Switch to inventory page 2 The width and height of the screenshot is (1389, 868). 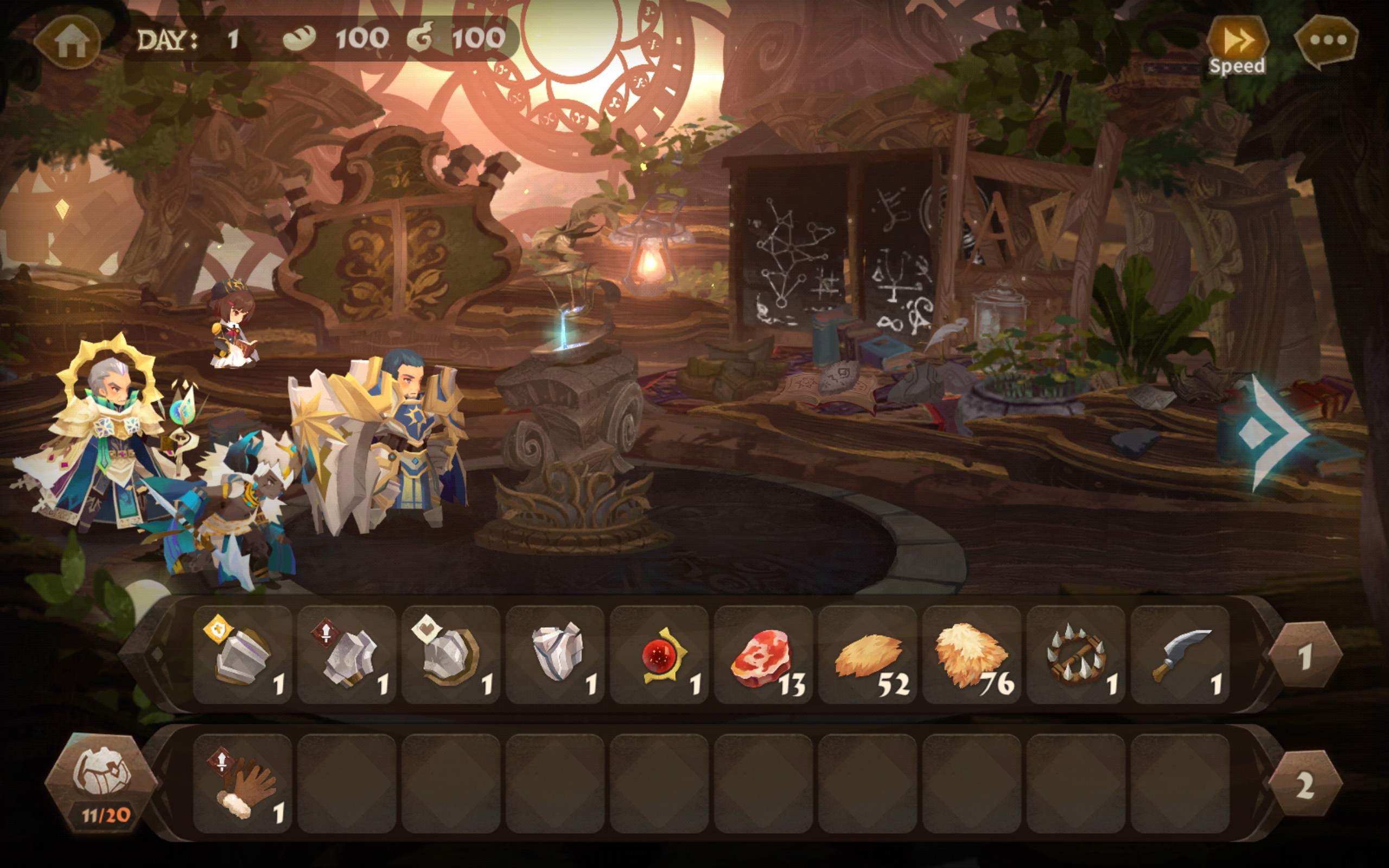pos(1304,784)
